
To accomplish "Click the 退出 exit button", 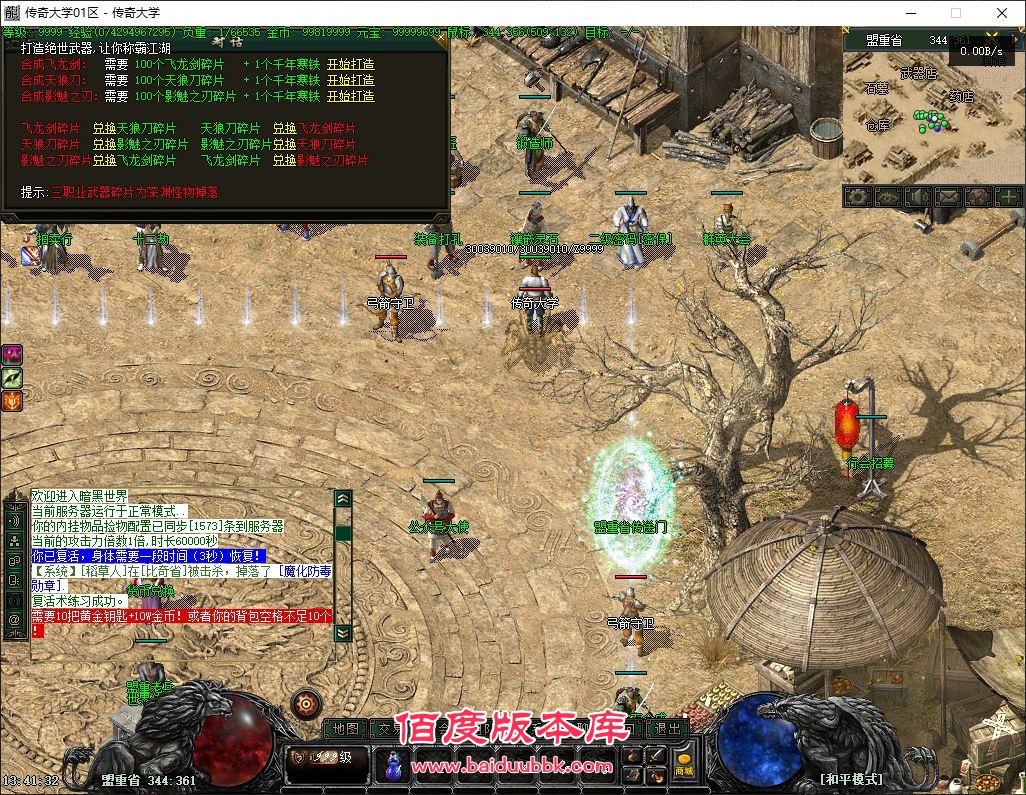I will pos(667,728).
